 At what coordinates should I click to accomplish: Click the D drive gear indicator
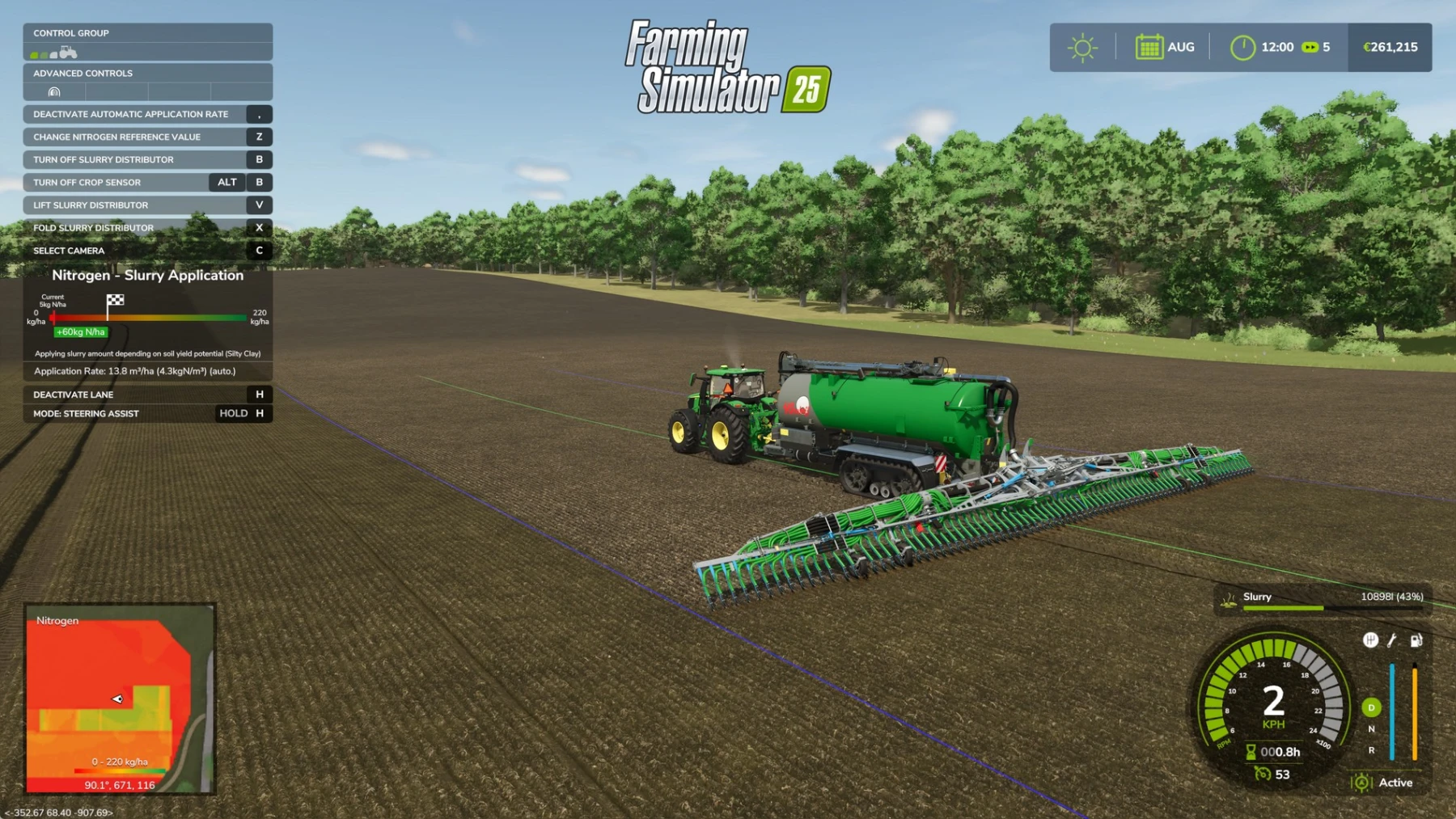tap(1371, 707)
